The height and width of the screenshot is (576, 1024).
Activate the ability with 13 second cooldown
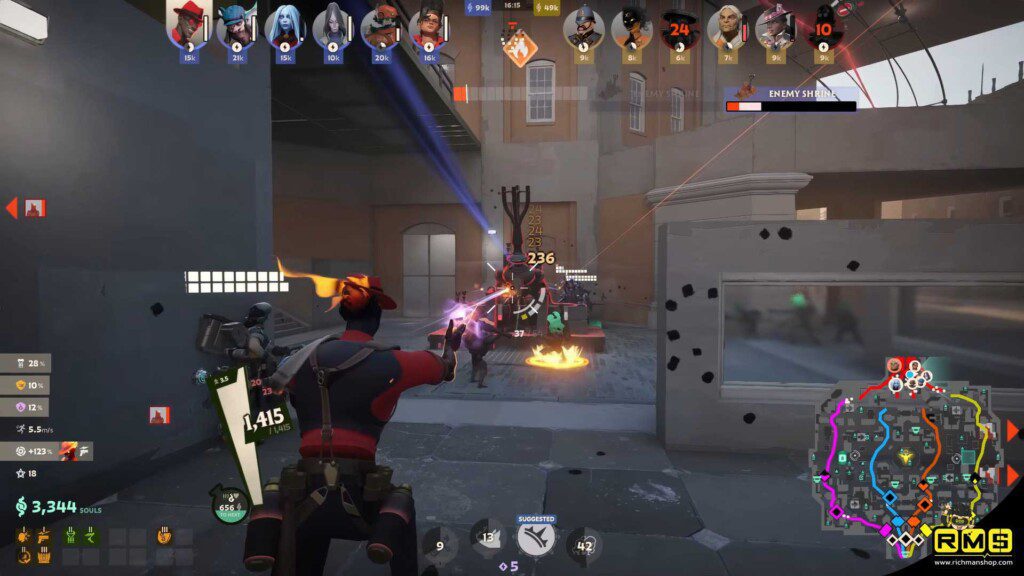(x=488, y=543)
